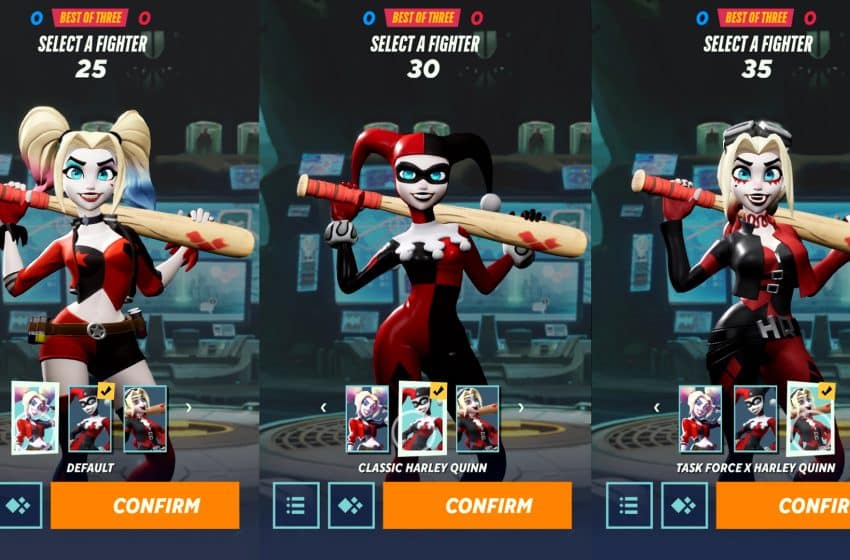Show next skins with arrow in Default panel
The image size is (850, 560).
pos(187,408)
